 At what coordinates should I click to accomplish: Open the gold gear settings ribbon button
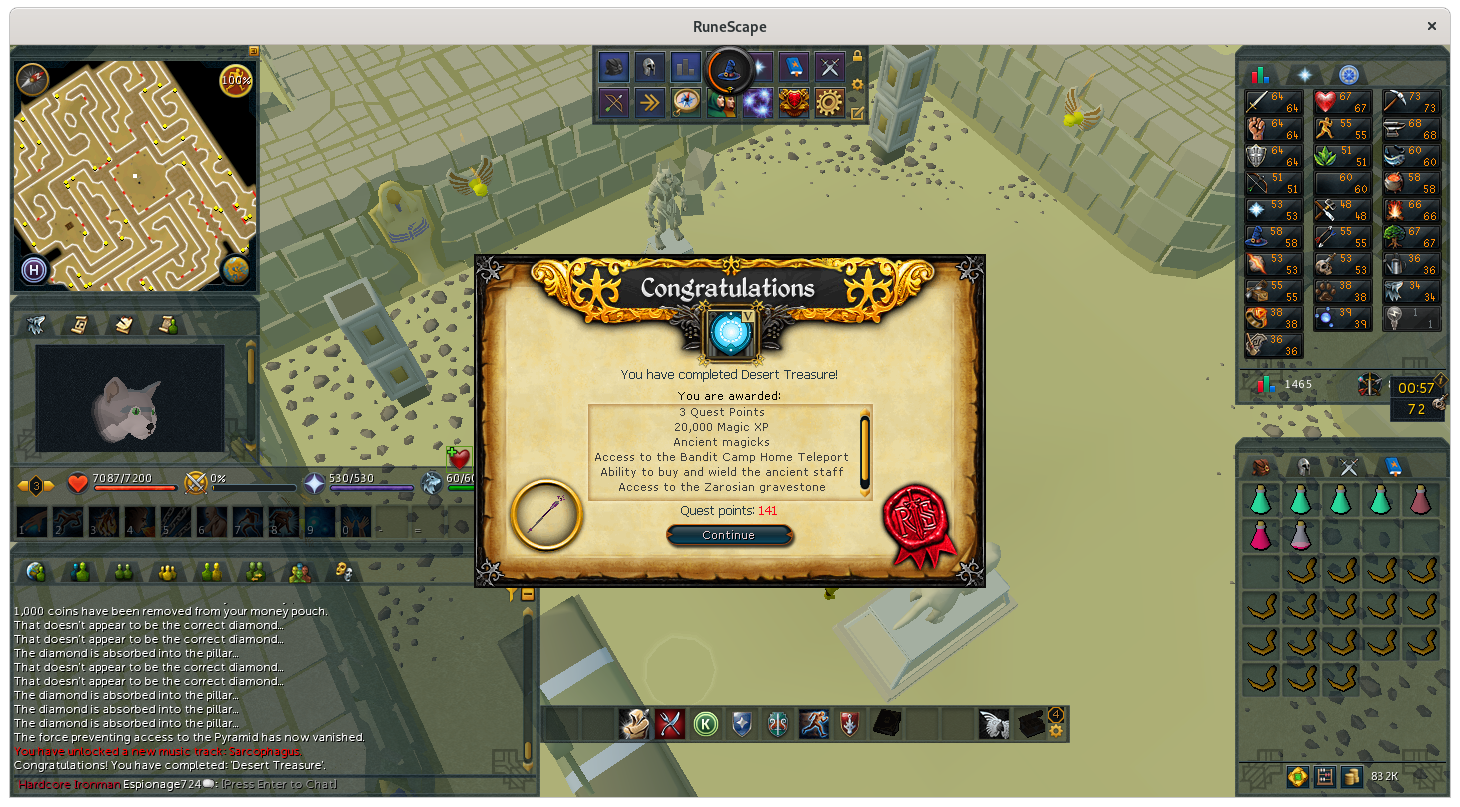pos(829,102)
